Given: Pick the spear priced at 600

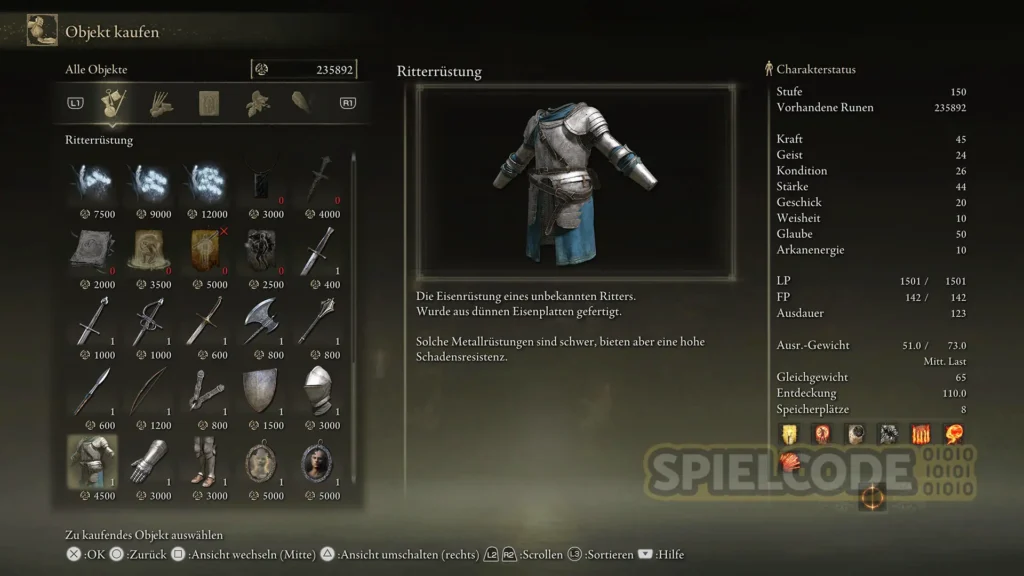Looking at the screenshot, I should pos(91,391).
